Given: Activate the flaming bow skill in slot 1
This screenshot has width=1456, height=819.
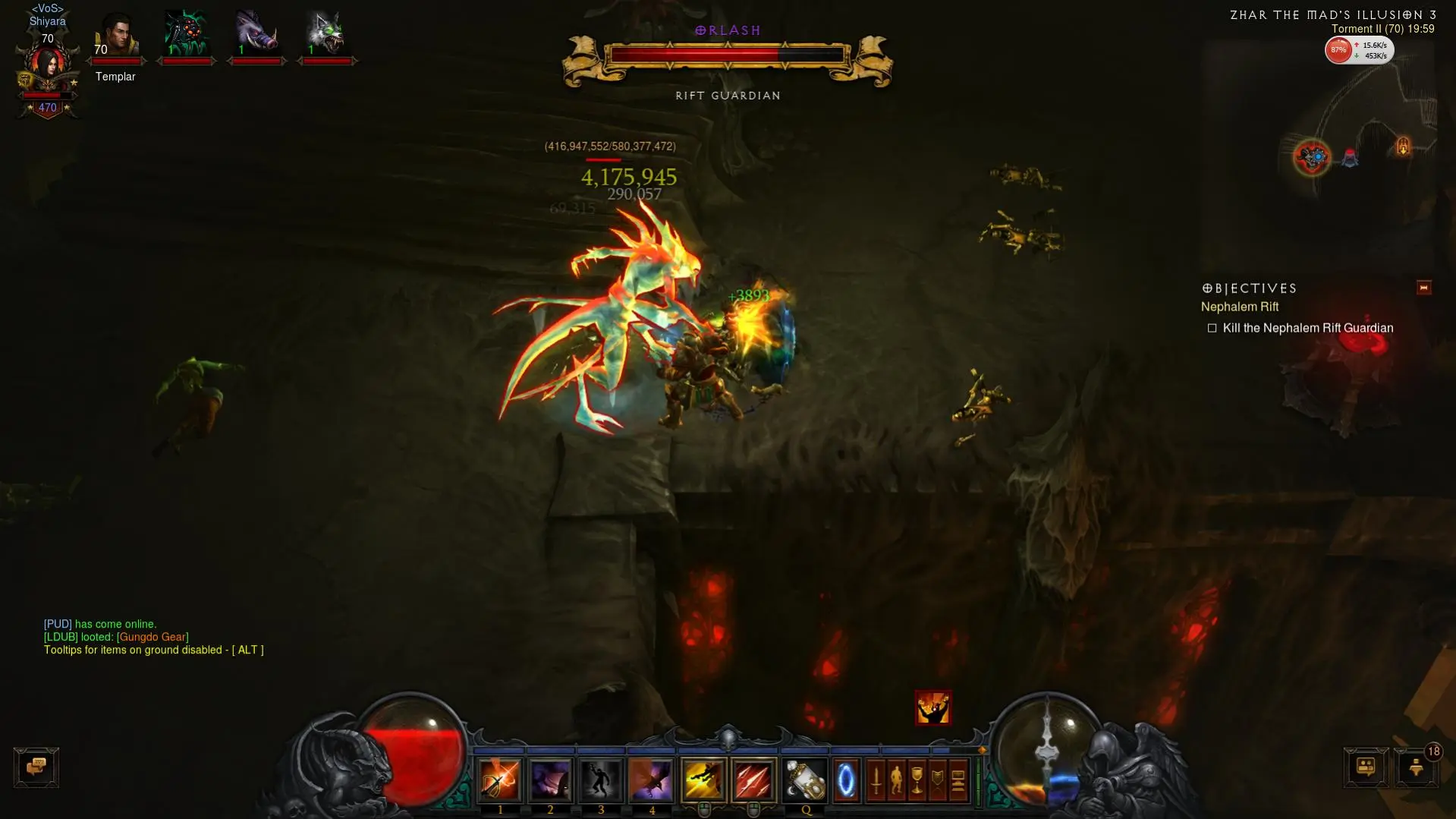Looking at the screenshot, I should coord(499,780).
